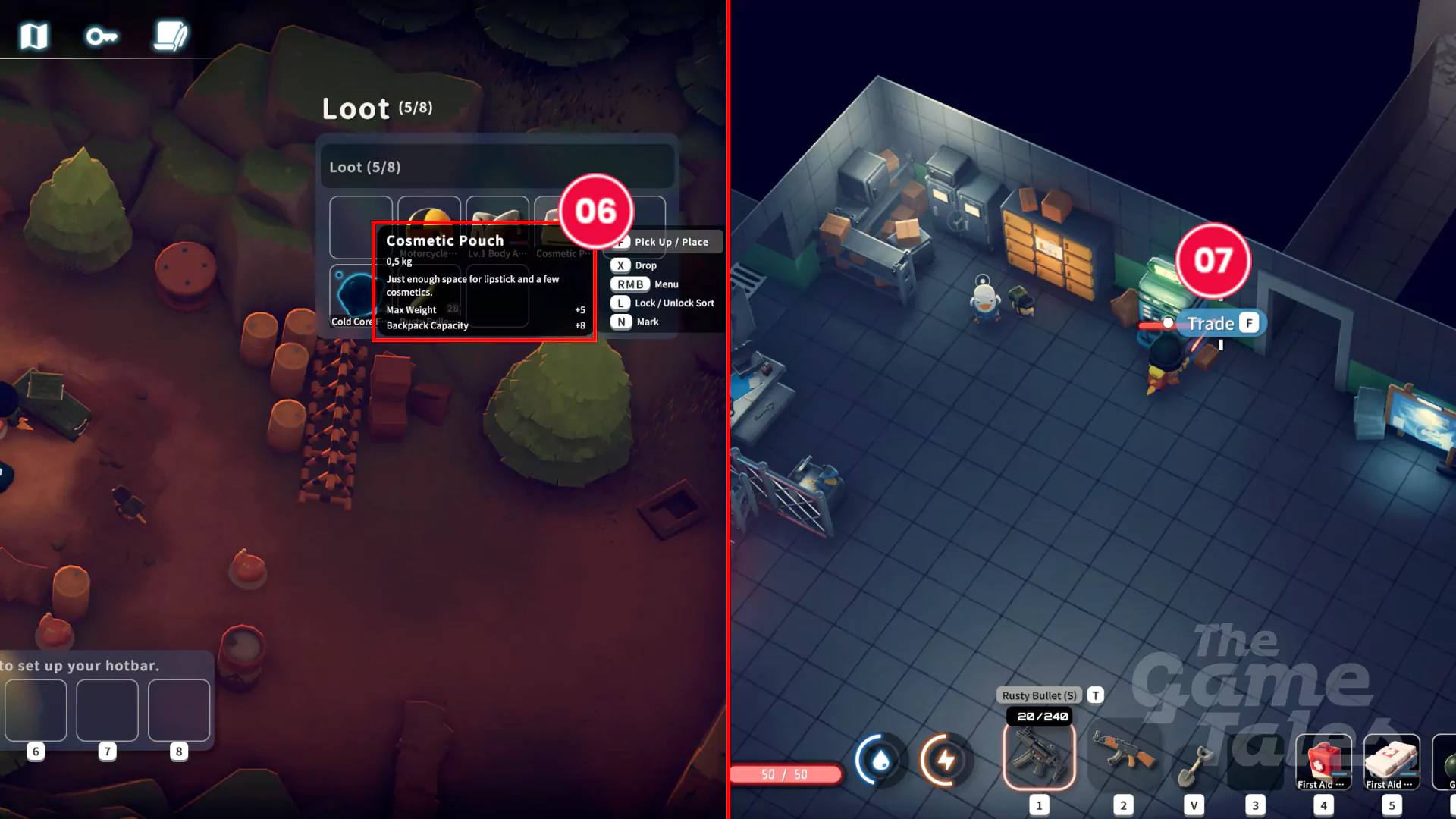Viewport: 1456px width, 819px height.
Task: Choose the Mark option
Action: [x=647, y=322]
